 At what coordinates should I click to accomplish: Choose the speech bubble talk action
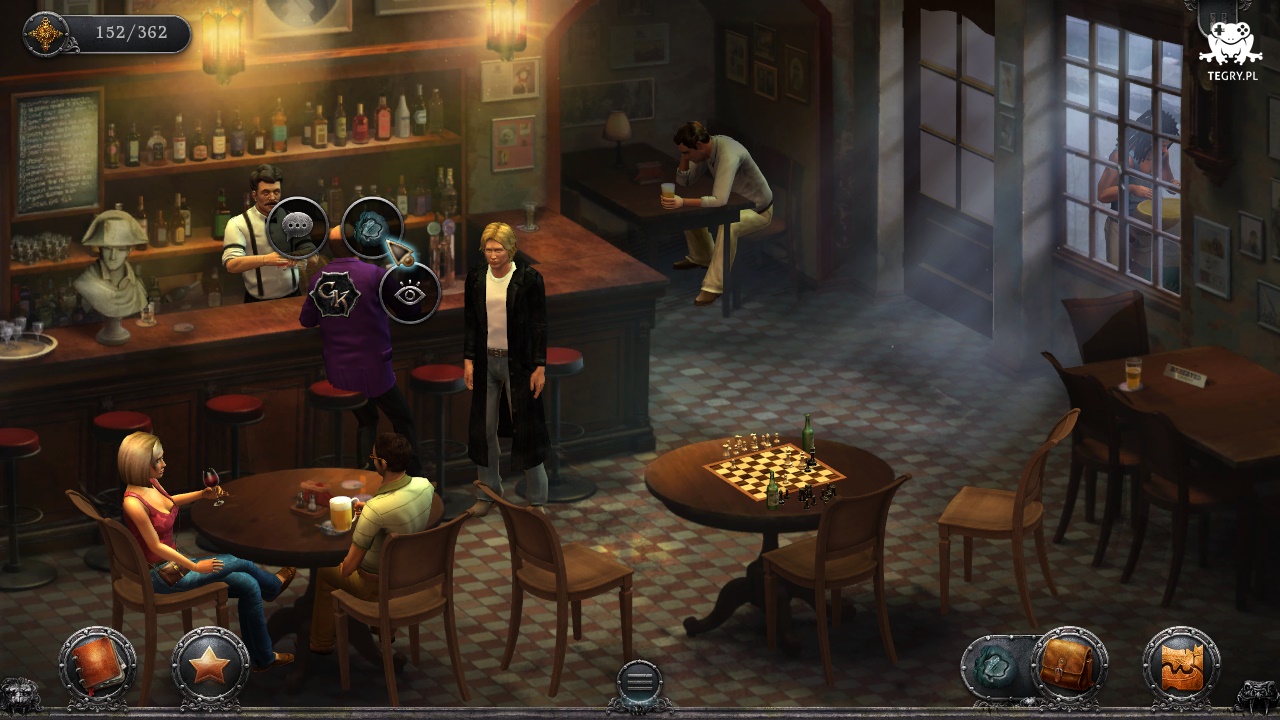(297, 229)
